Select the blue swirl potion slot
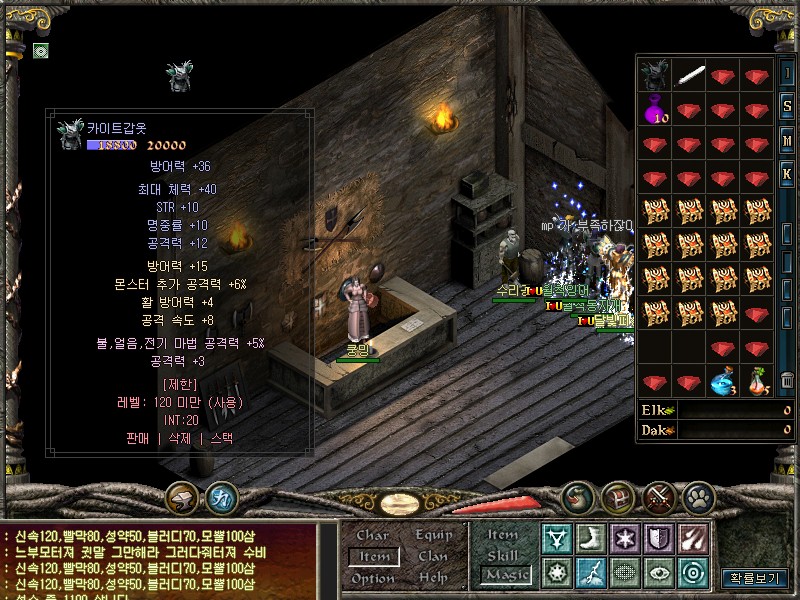 point(724,381)
